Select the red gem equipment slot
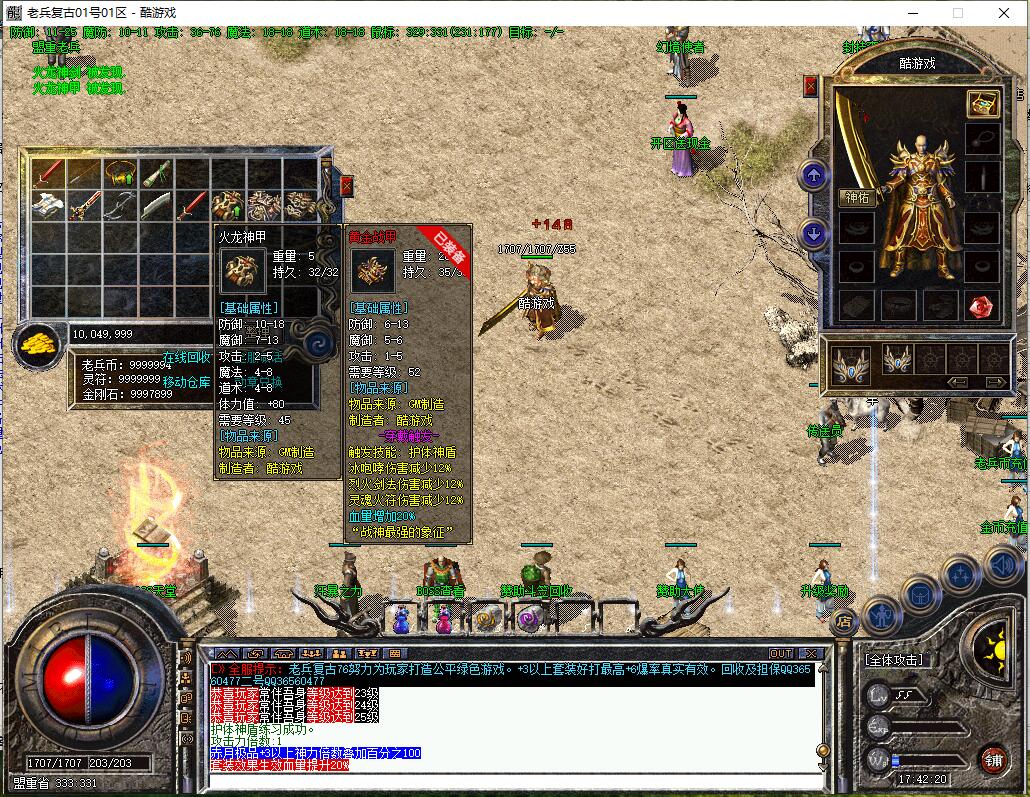The image size is (1030, 797). click(981, 305)
